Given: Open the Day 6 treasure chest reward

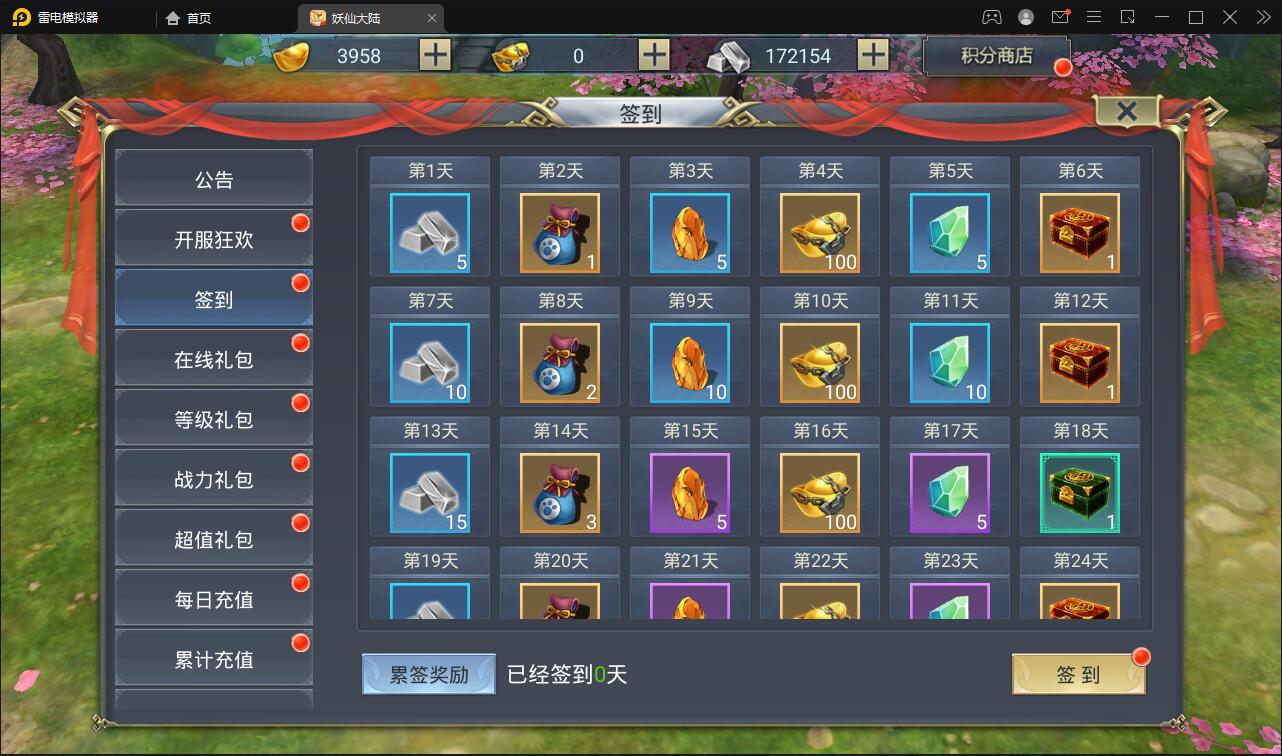Looking at the screenshot, I should pos(1079,234).
